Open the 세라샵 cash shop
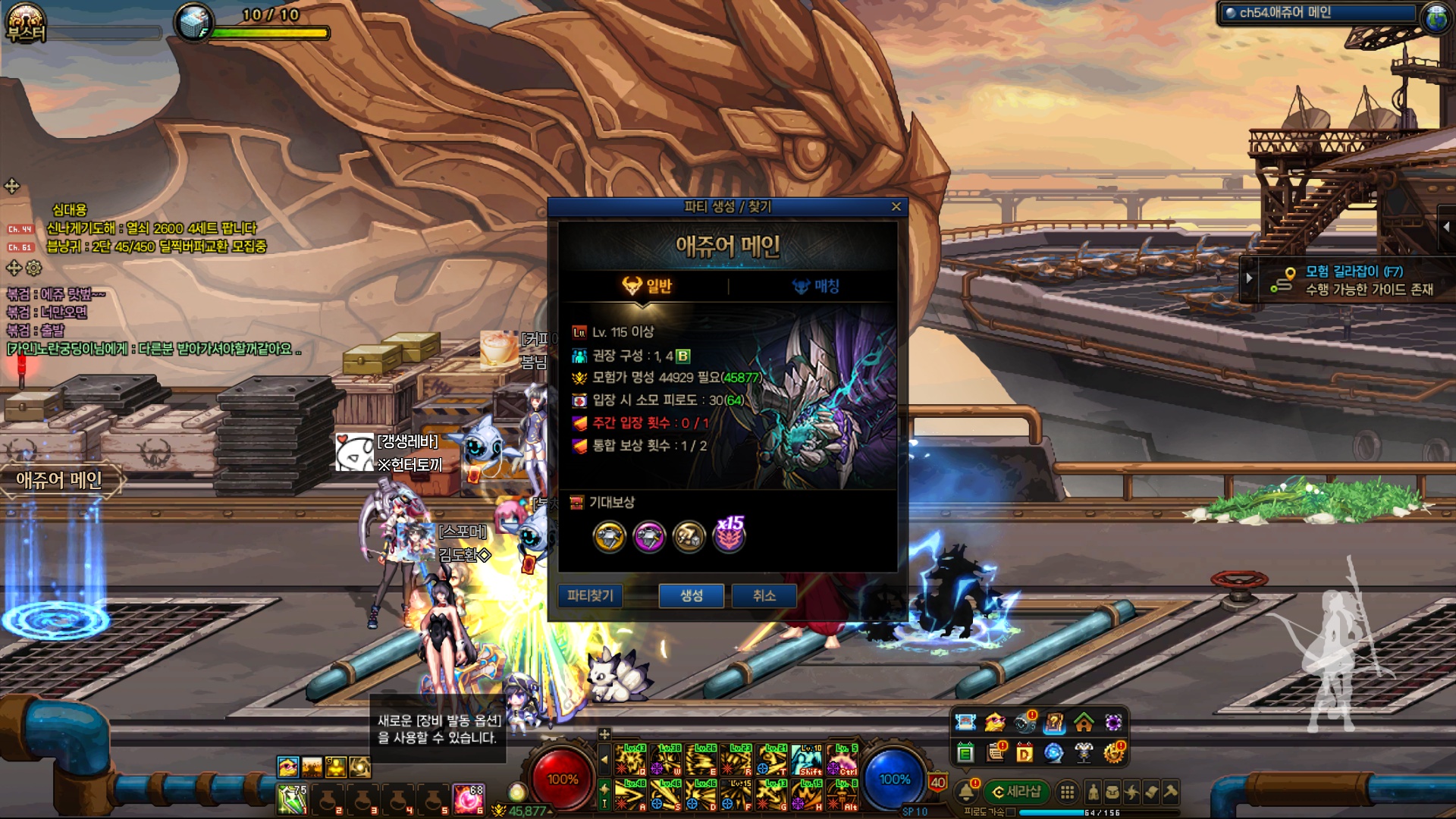 (x=1017, y=792)
